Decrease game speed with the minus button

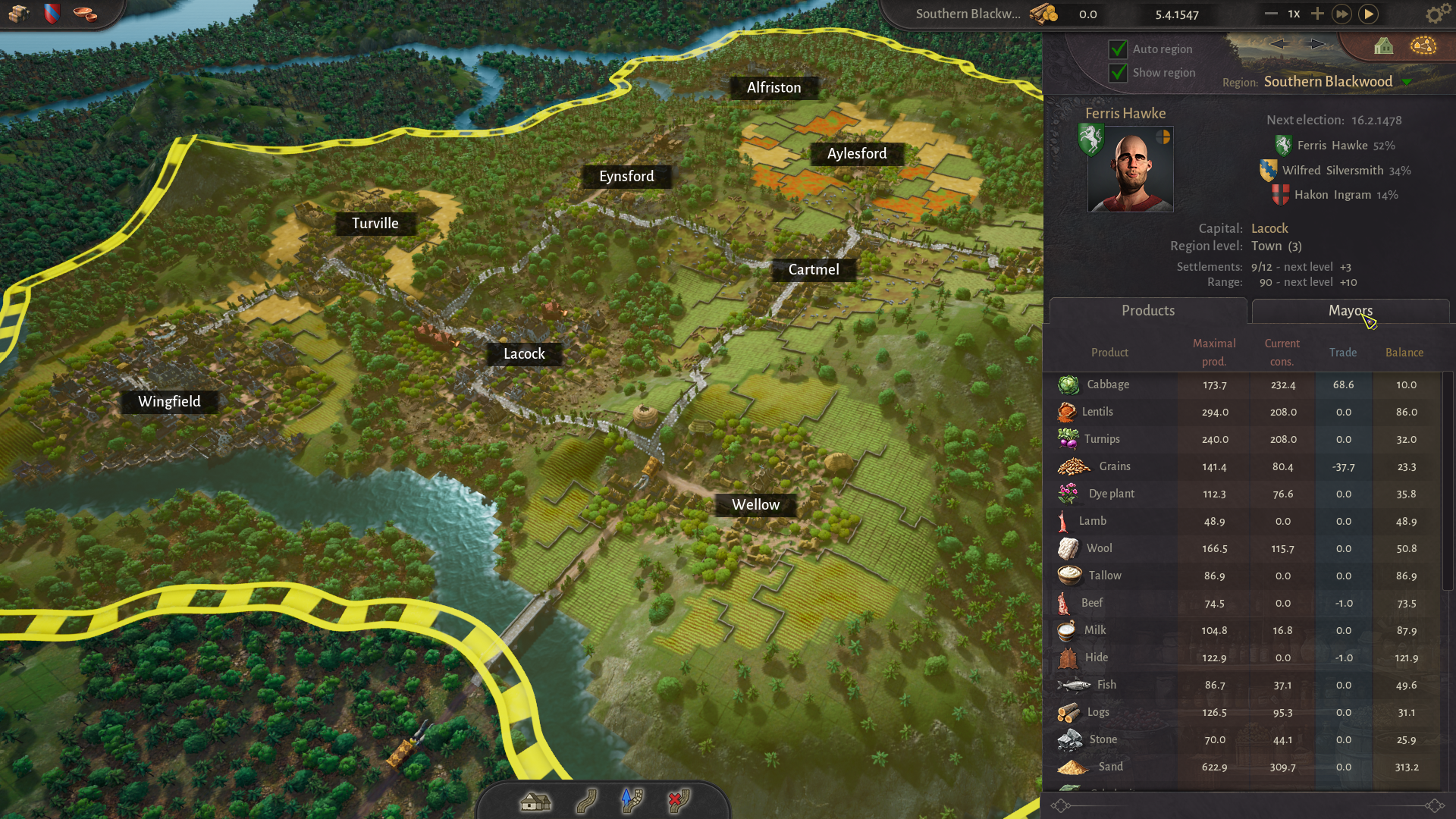click(x=1271, y=14)
